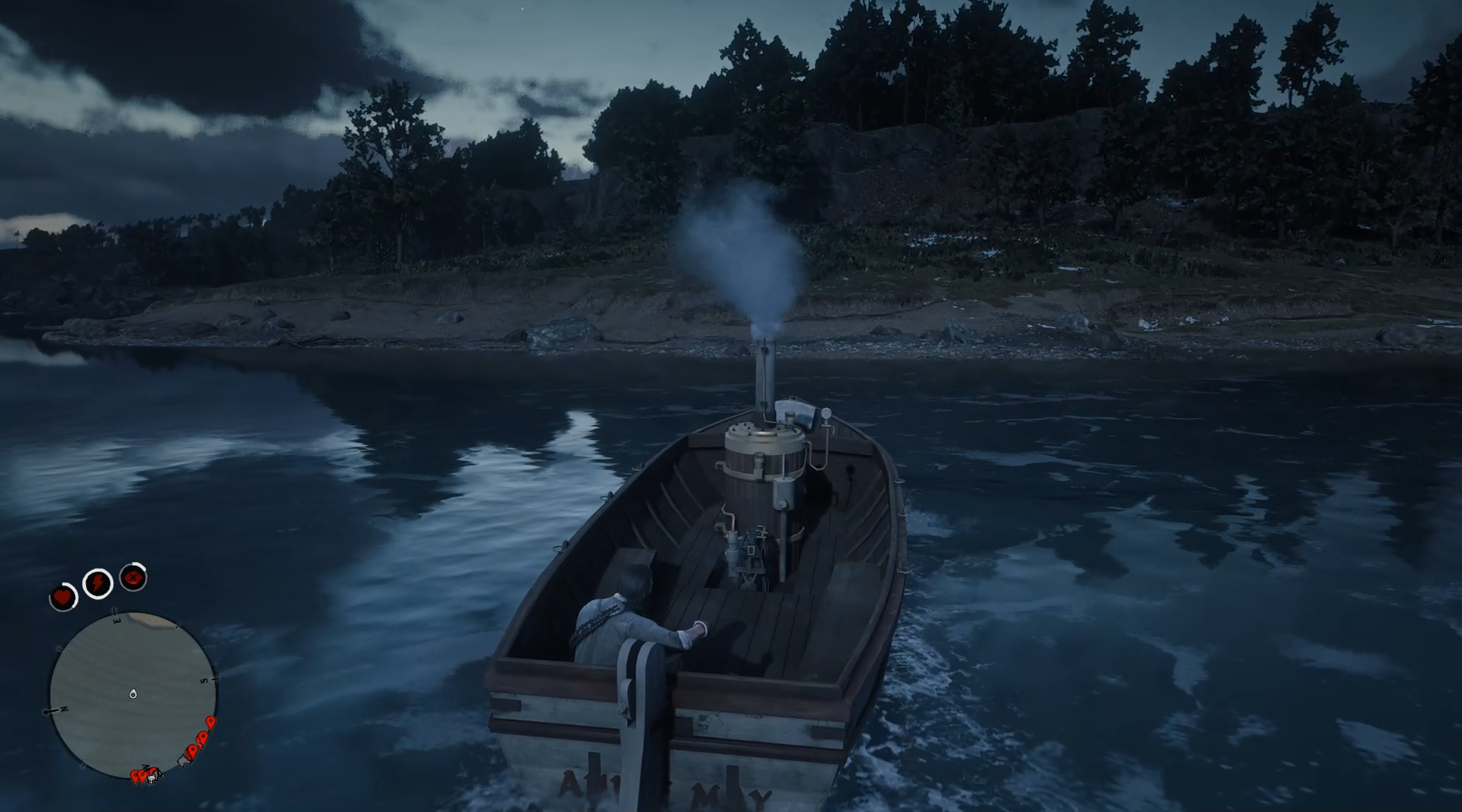The height and width of the screenshot is (812, 1462).
Task: Click the compass letter E on the minimap
Action: pyautogui.click(x=116, y=620)
